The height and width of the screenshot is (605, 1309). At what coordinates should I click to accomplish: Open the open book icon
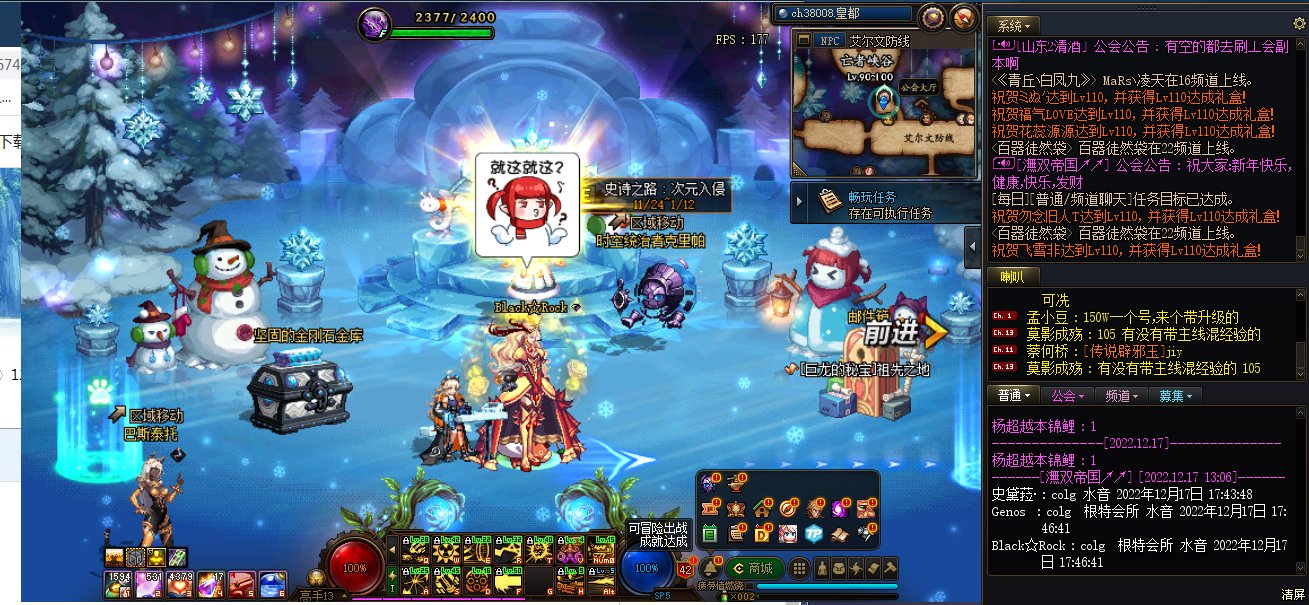(x=840, y=533)
